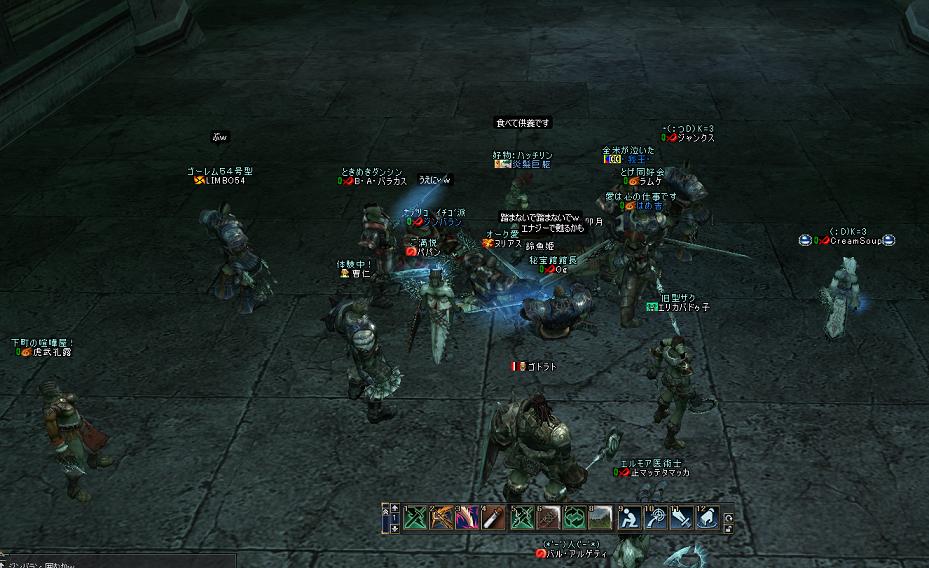Choose the sit/kneel action icon
The image size is (929, 568).
coord(629,518)
